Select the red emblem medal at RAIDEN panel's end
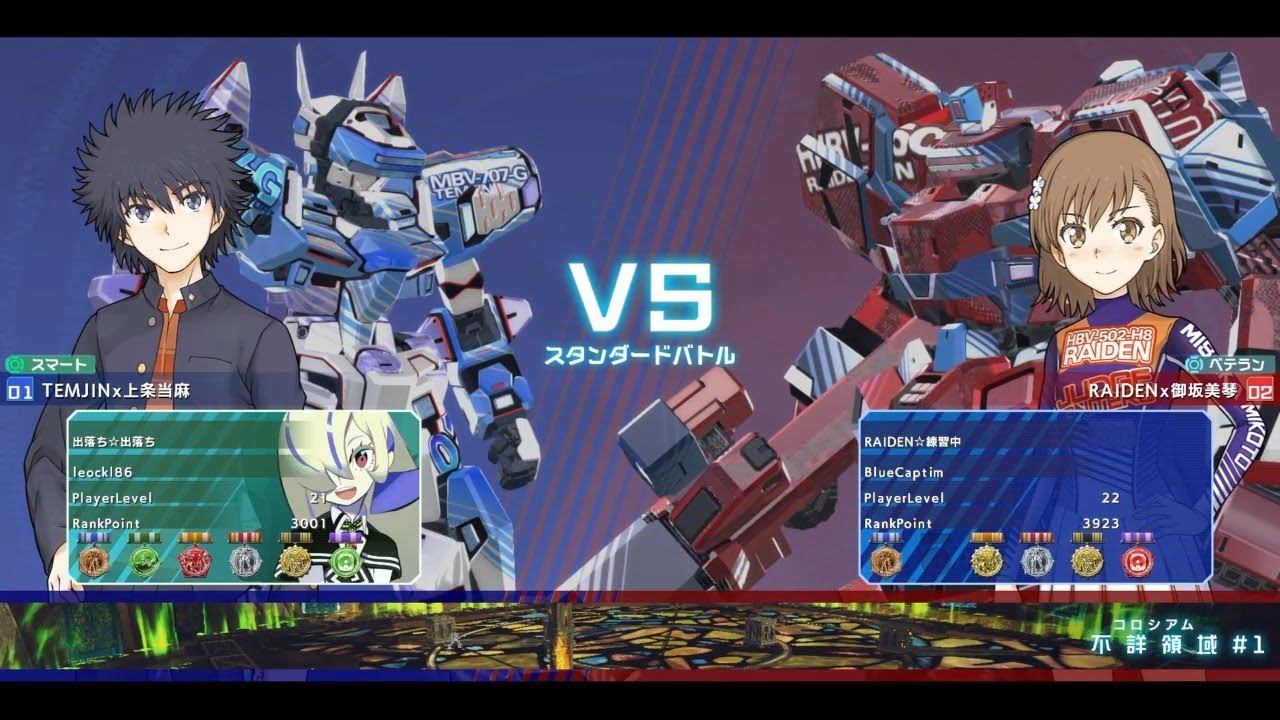1280x720 pixels. coord(1138,560)
